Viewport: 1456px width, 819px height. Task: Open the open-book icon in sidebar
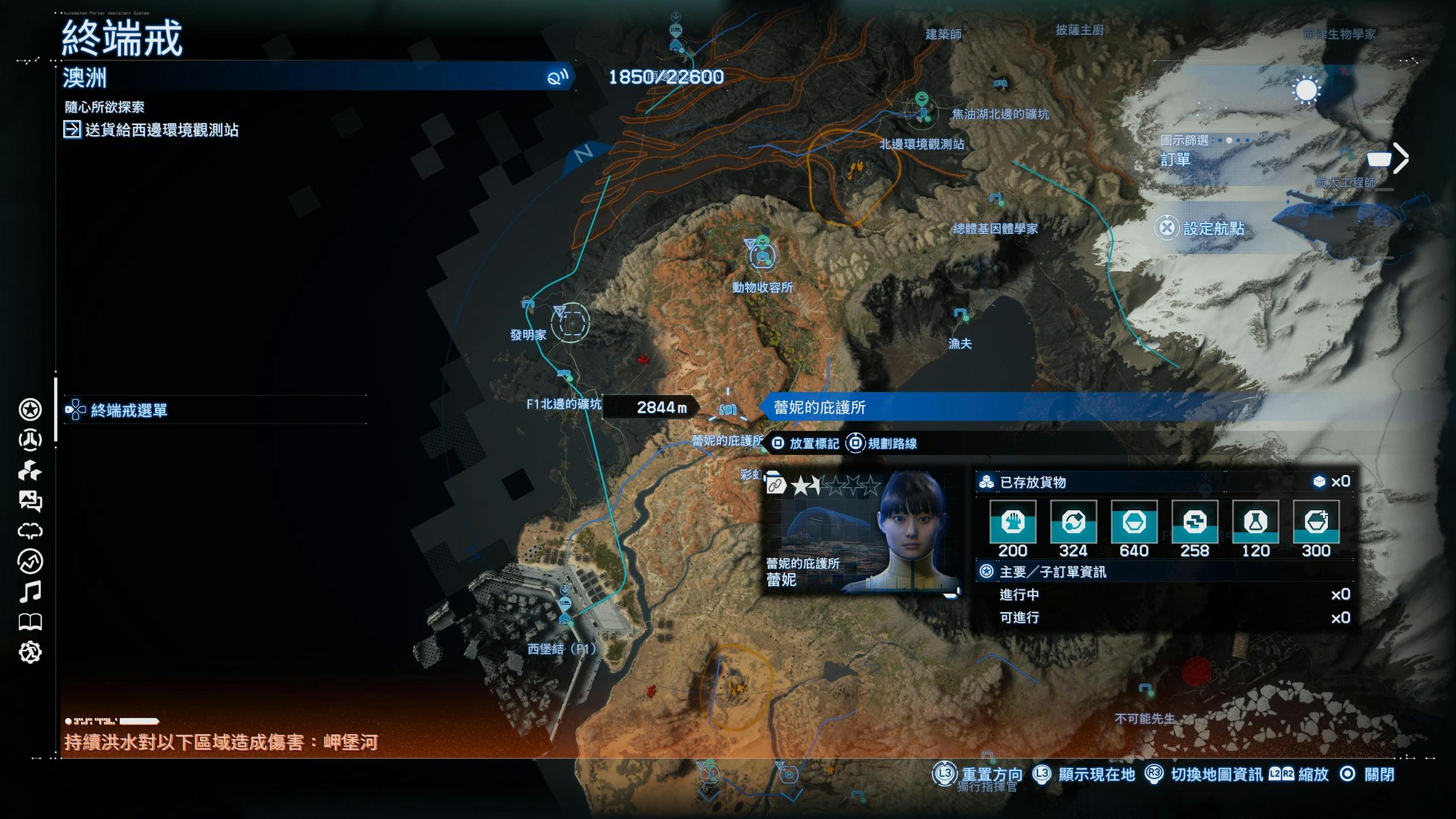coord(30,622)
